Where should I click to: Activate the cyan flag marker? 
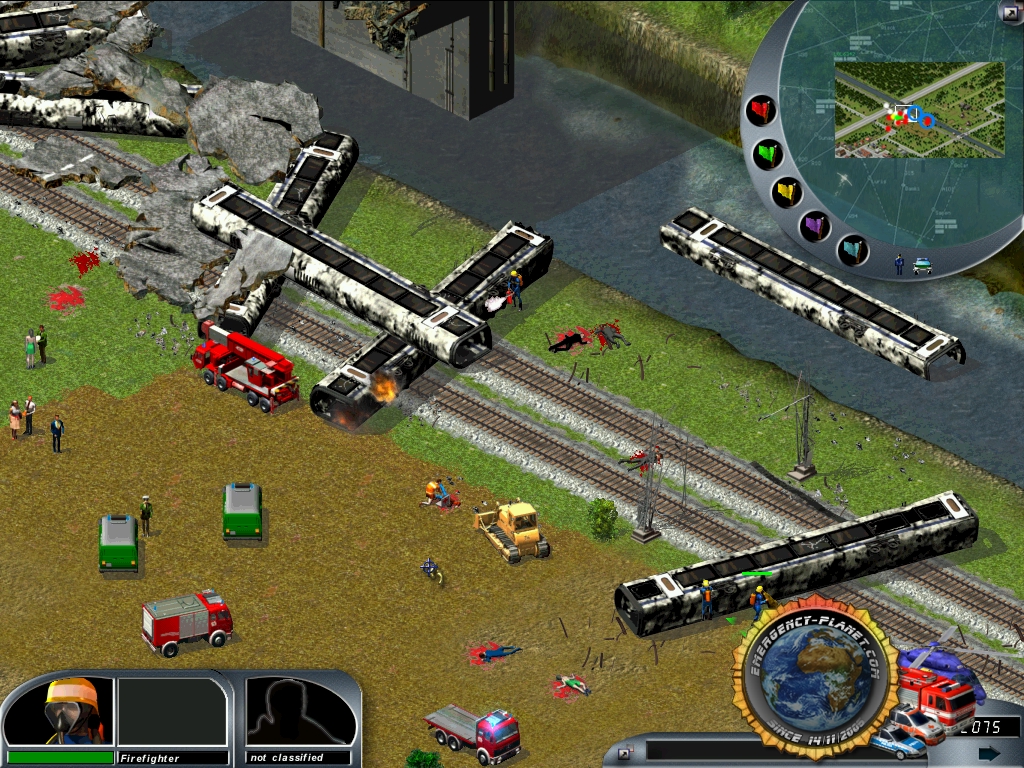tap(852, 247)
